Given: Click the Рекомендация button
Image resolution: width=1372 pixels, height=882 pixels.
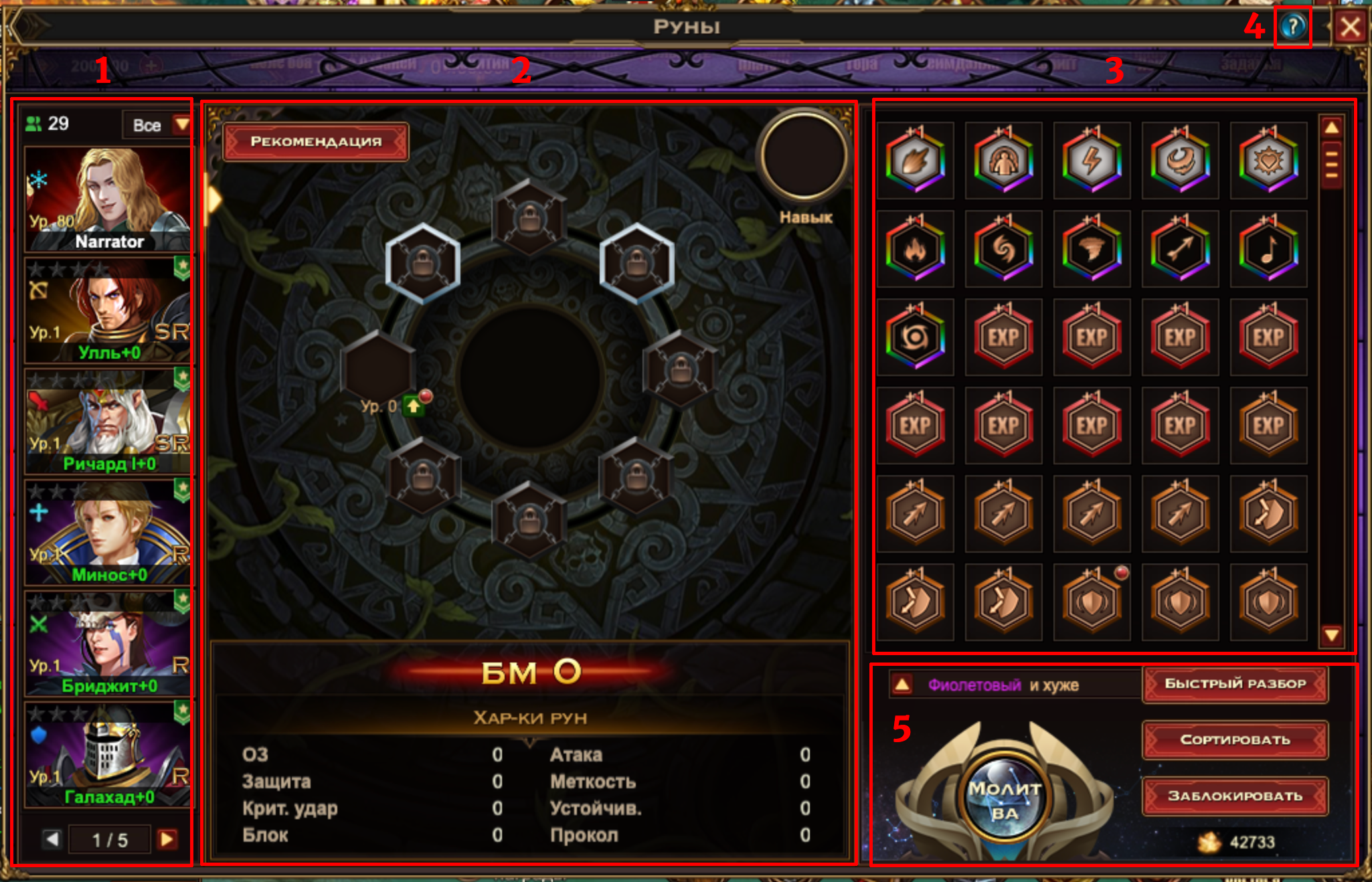Looking at the screenshot, I should (x=316, y=142).
